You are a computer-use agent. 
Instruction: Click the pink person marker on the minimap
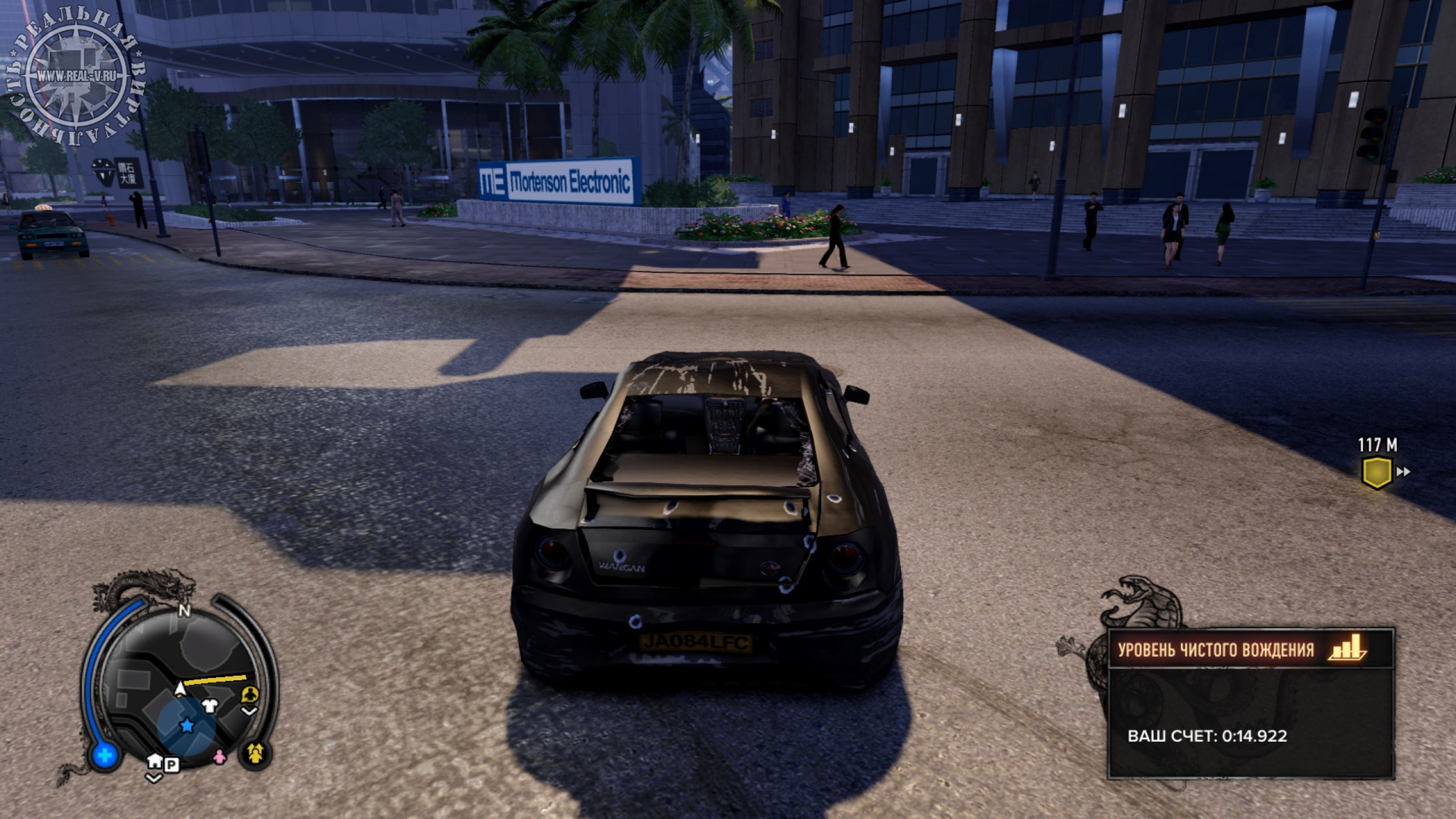pyautogui.click(x=219, y=756)
